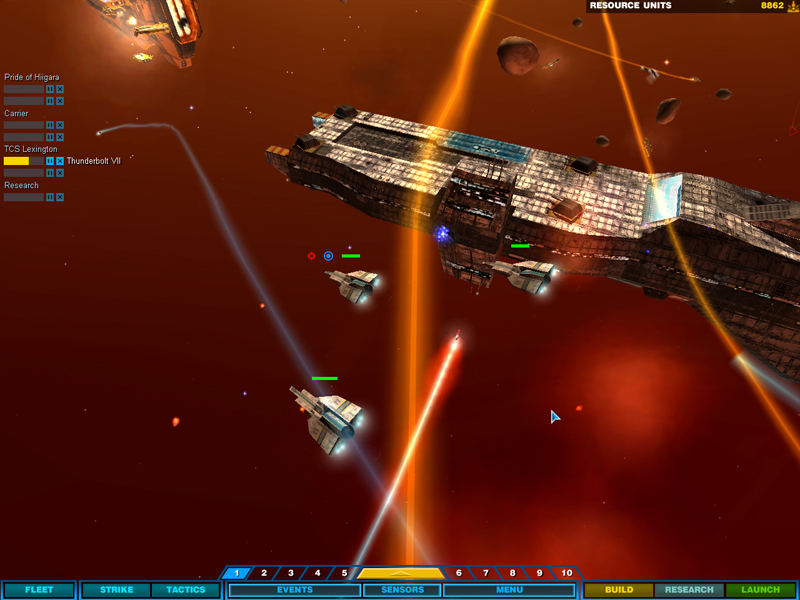Open the Sensors manager
The height and width of the screenshot is (600, 800).
click(x=402, y=590)
